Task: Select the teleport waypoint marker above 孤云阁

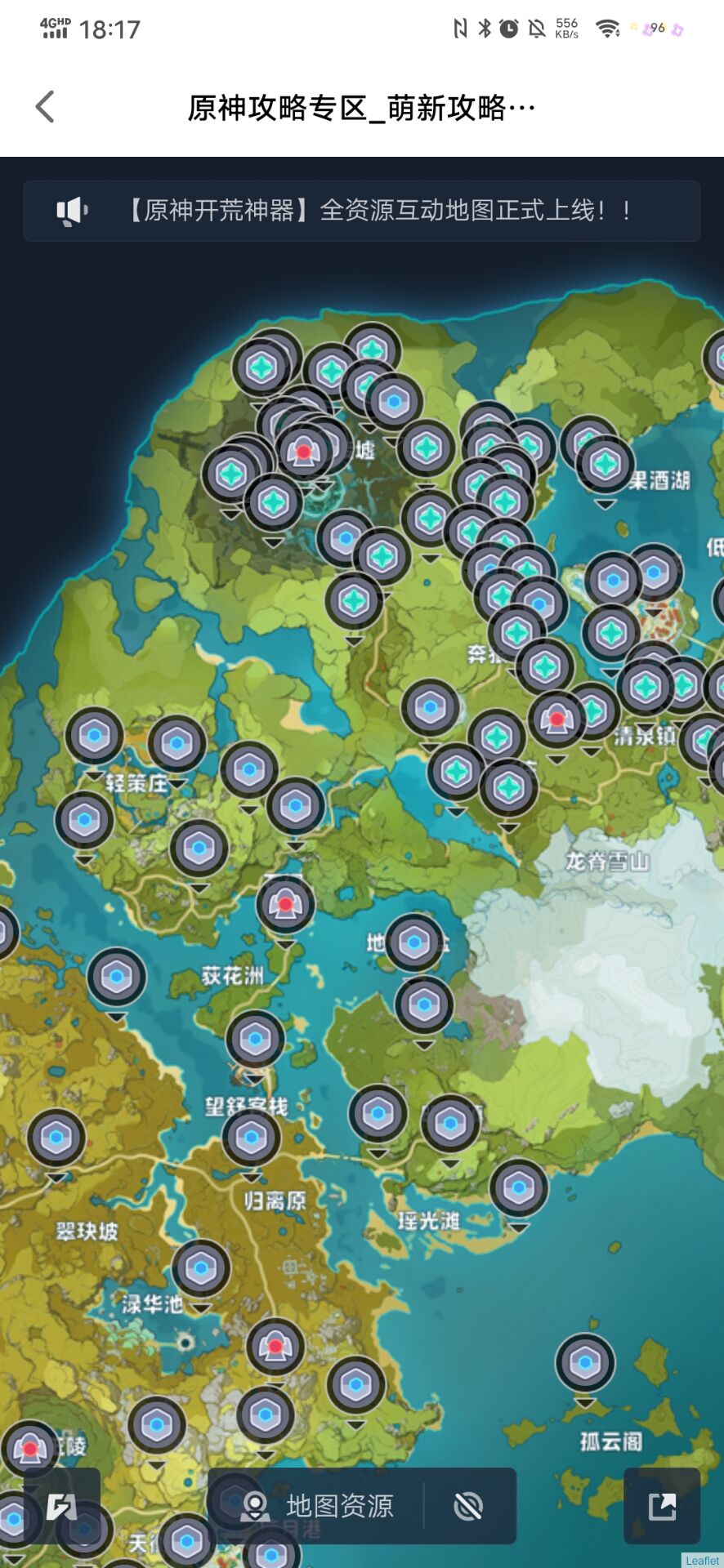Action: 585,1363
